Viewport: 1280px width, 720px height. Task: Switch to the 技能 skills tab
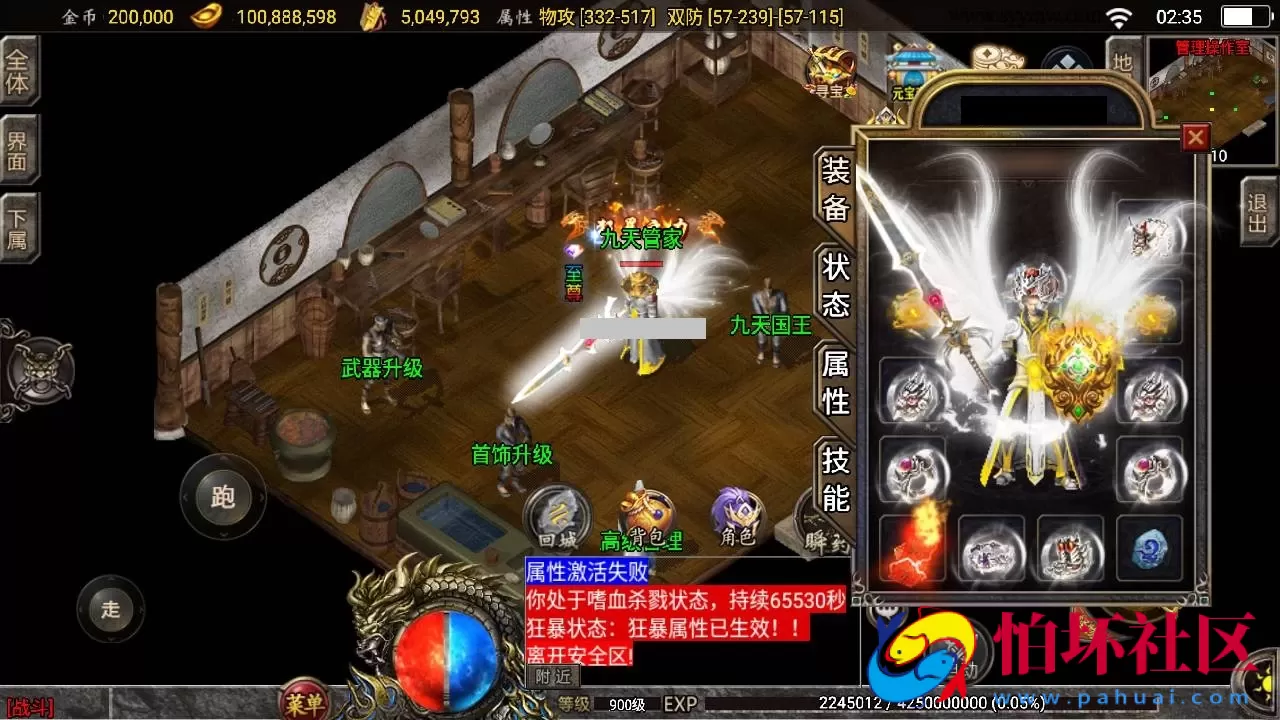pyautogui.click(x=836, y=474)
